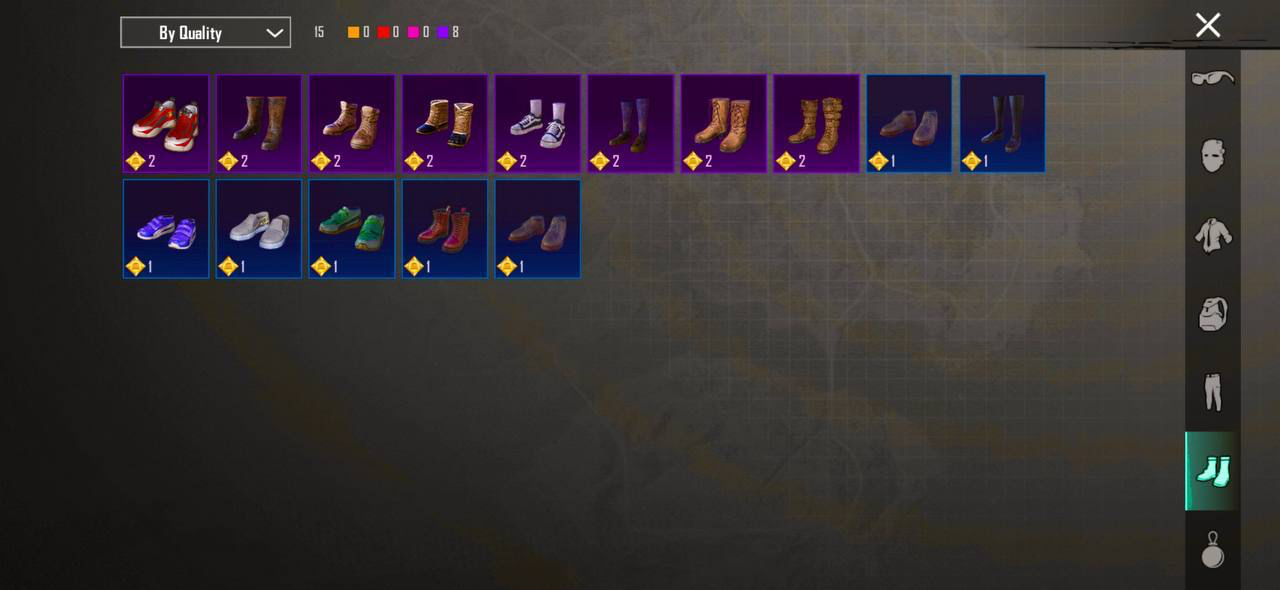Open the face mask category tab
Viewport: 1280px width, 590px height.
click(1213, 155)
